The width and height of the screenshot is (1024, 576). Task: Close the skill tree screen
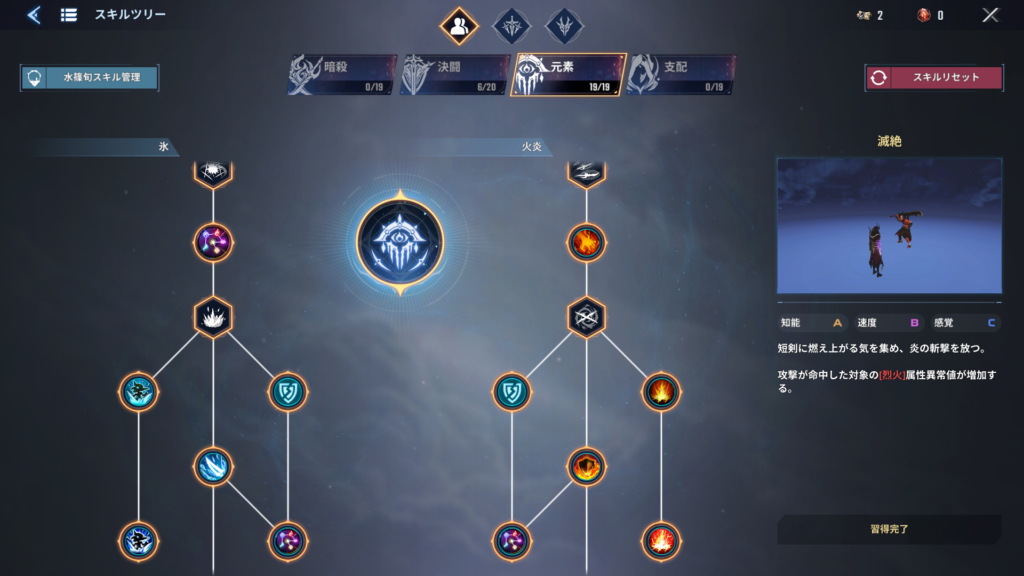coord(990,15)
